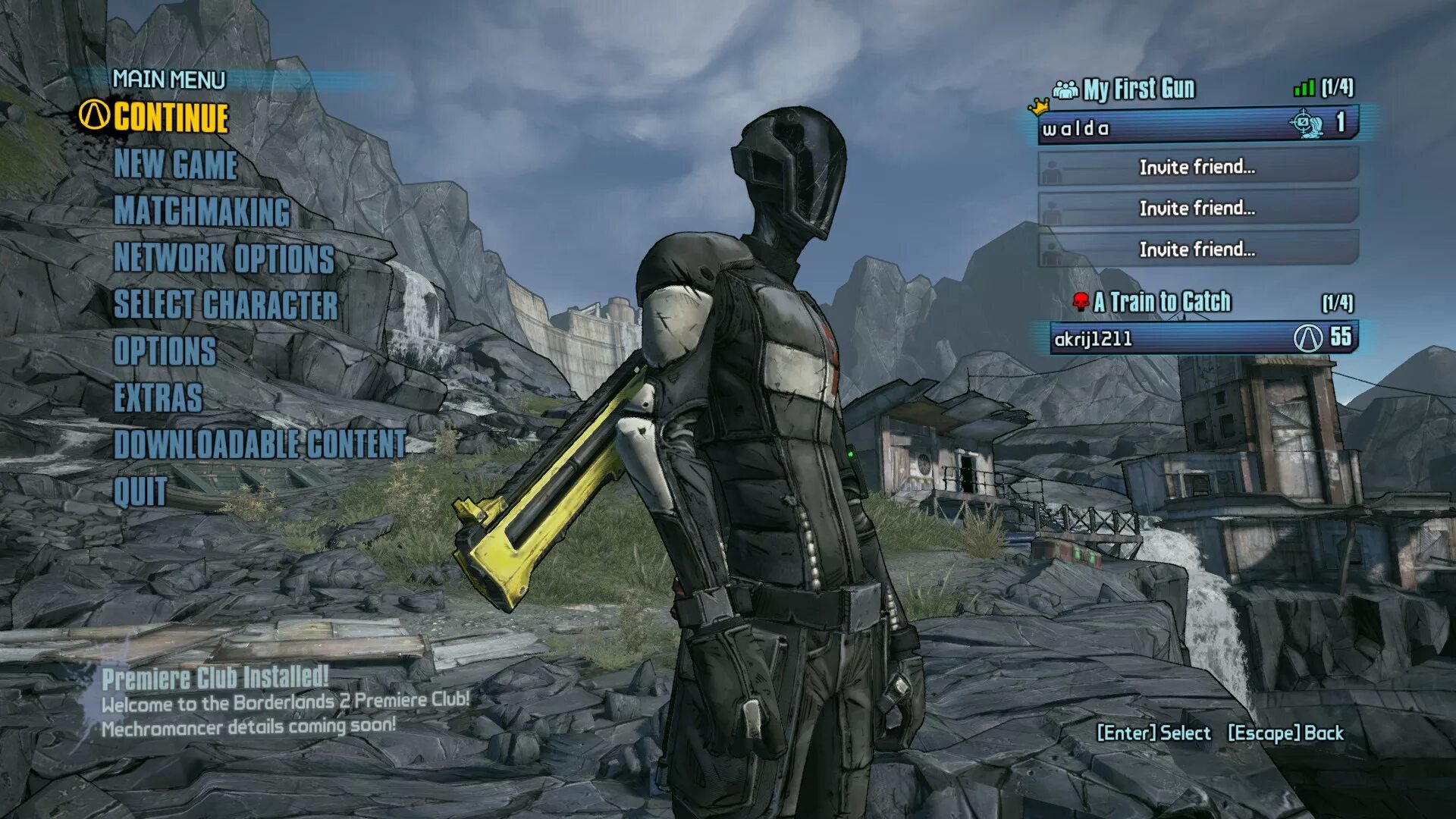
Task: Open the Matchmaking menu
Action: pos(202,212)
